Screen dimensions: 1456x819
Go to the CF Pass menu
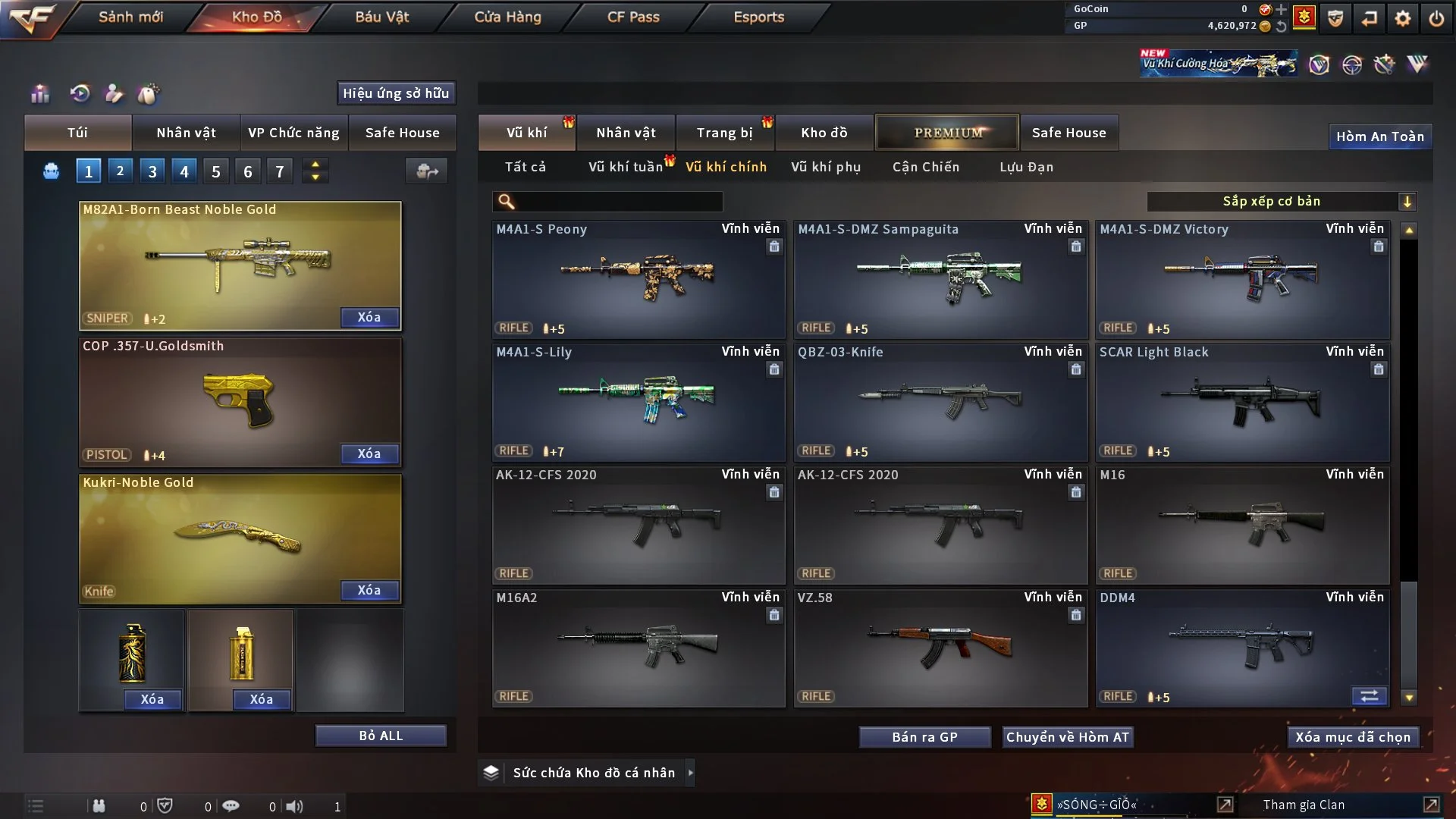[x=633, y=17]
